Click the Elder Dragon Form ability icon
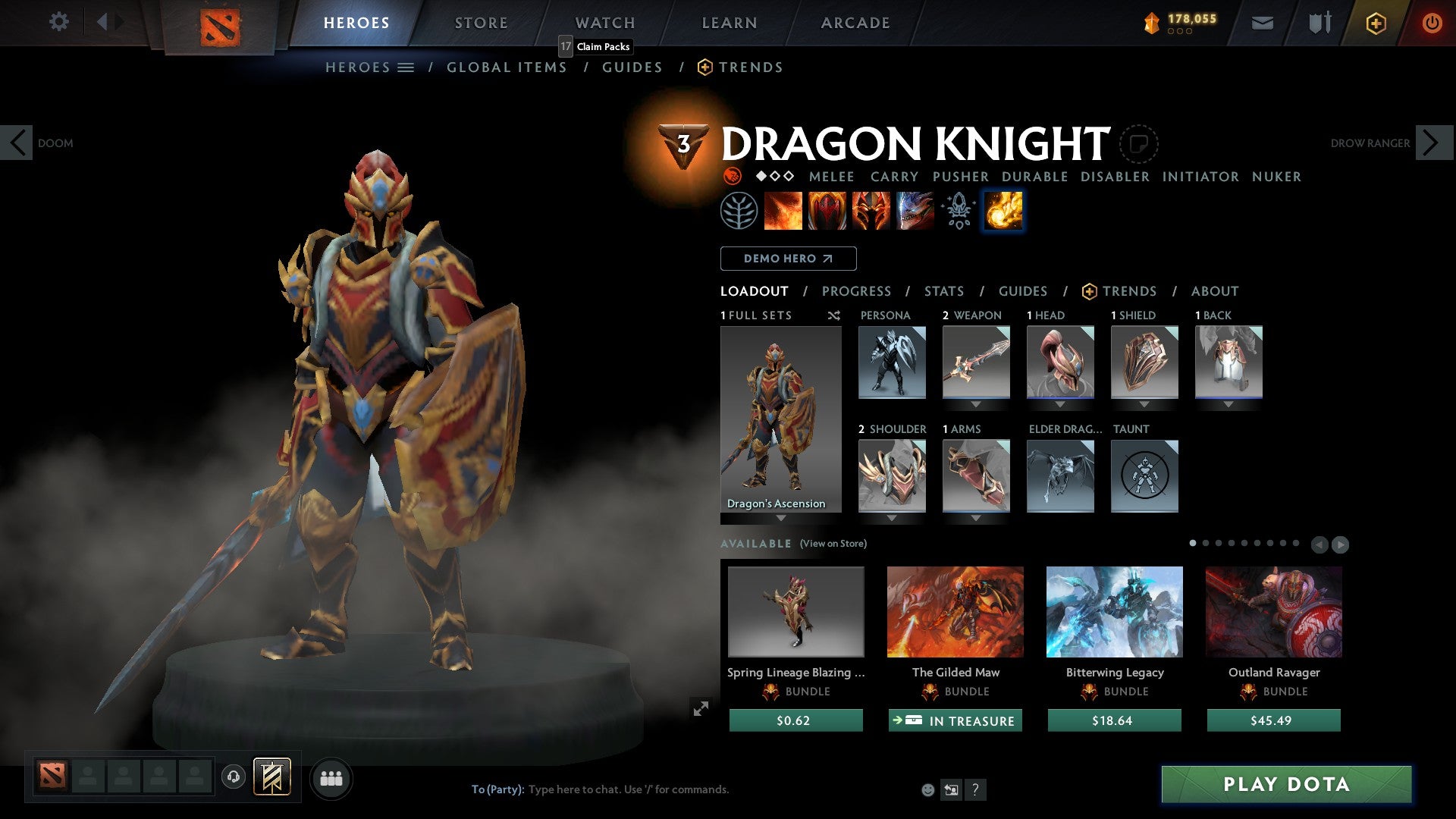The image size is (1456, 819). pos(914,211)
